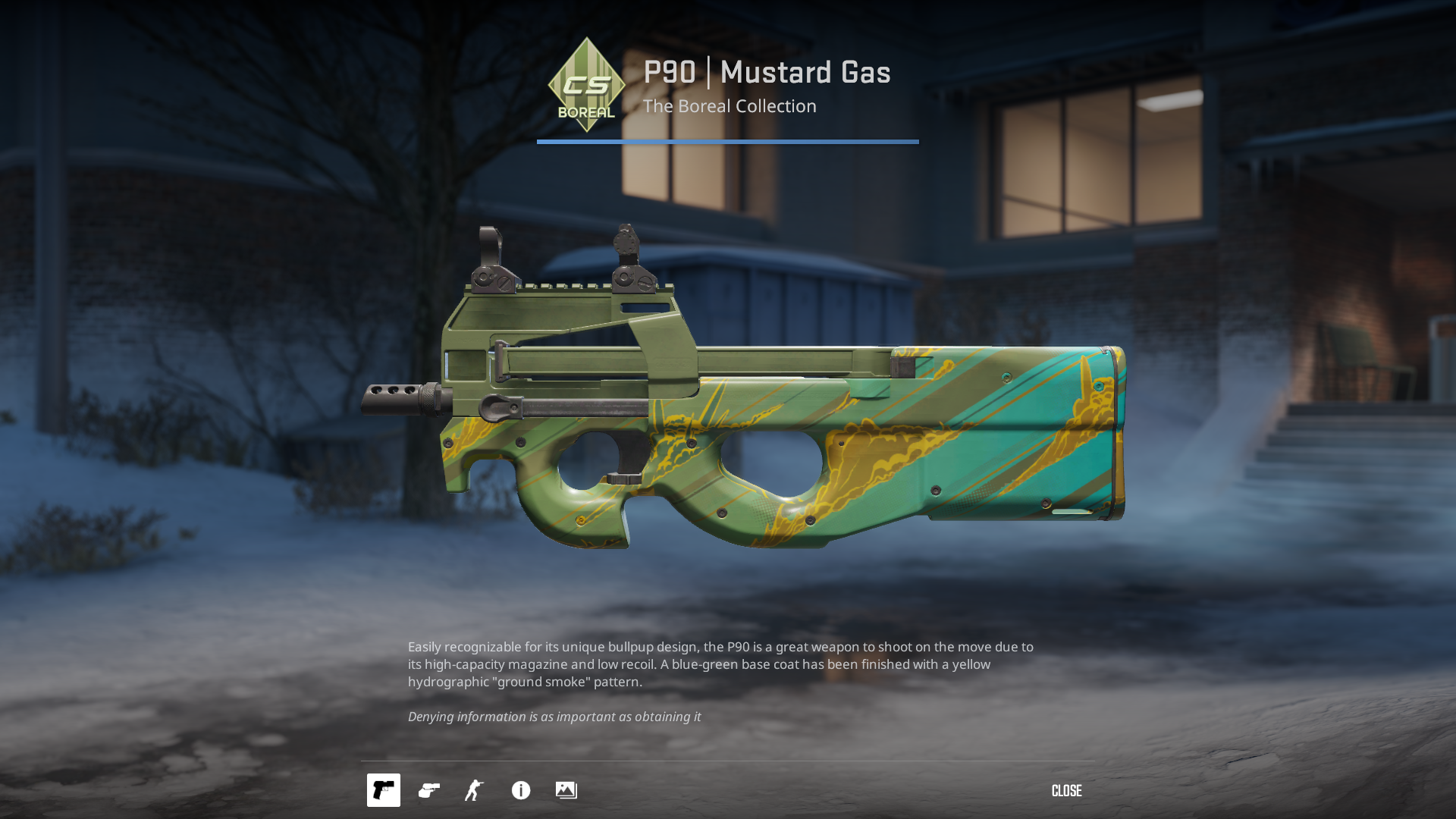
Task: Select the weapon inspect view icon
Action: click(384, 790)
